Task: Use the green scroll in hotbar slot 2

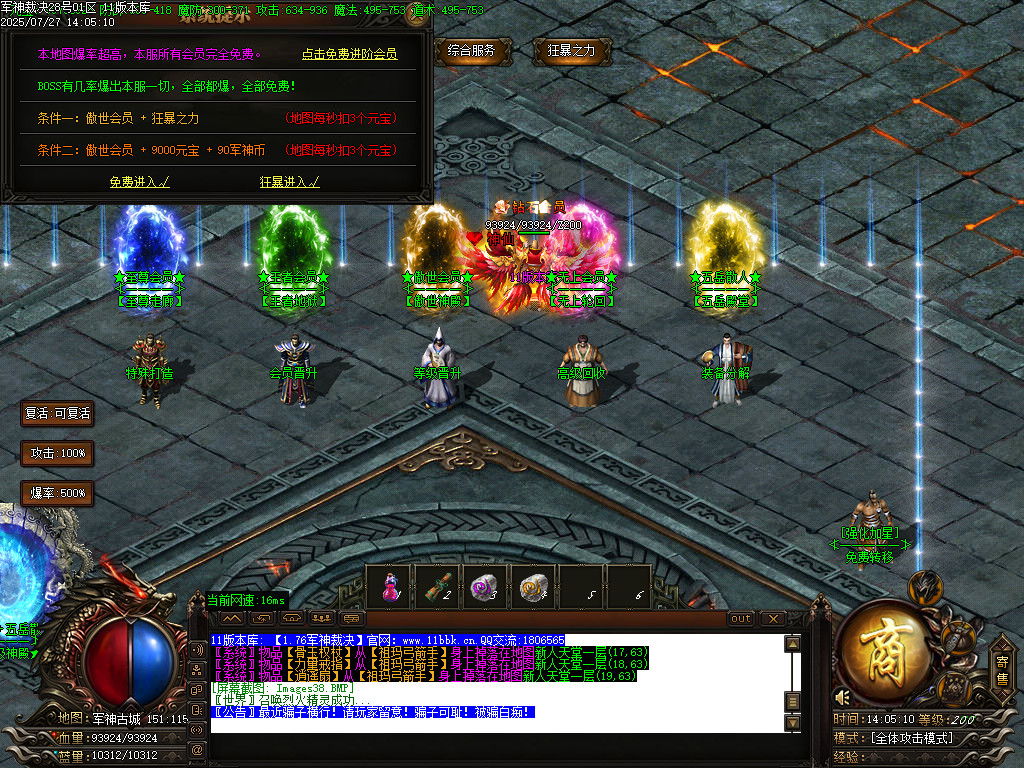Action: 436,587
